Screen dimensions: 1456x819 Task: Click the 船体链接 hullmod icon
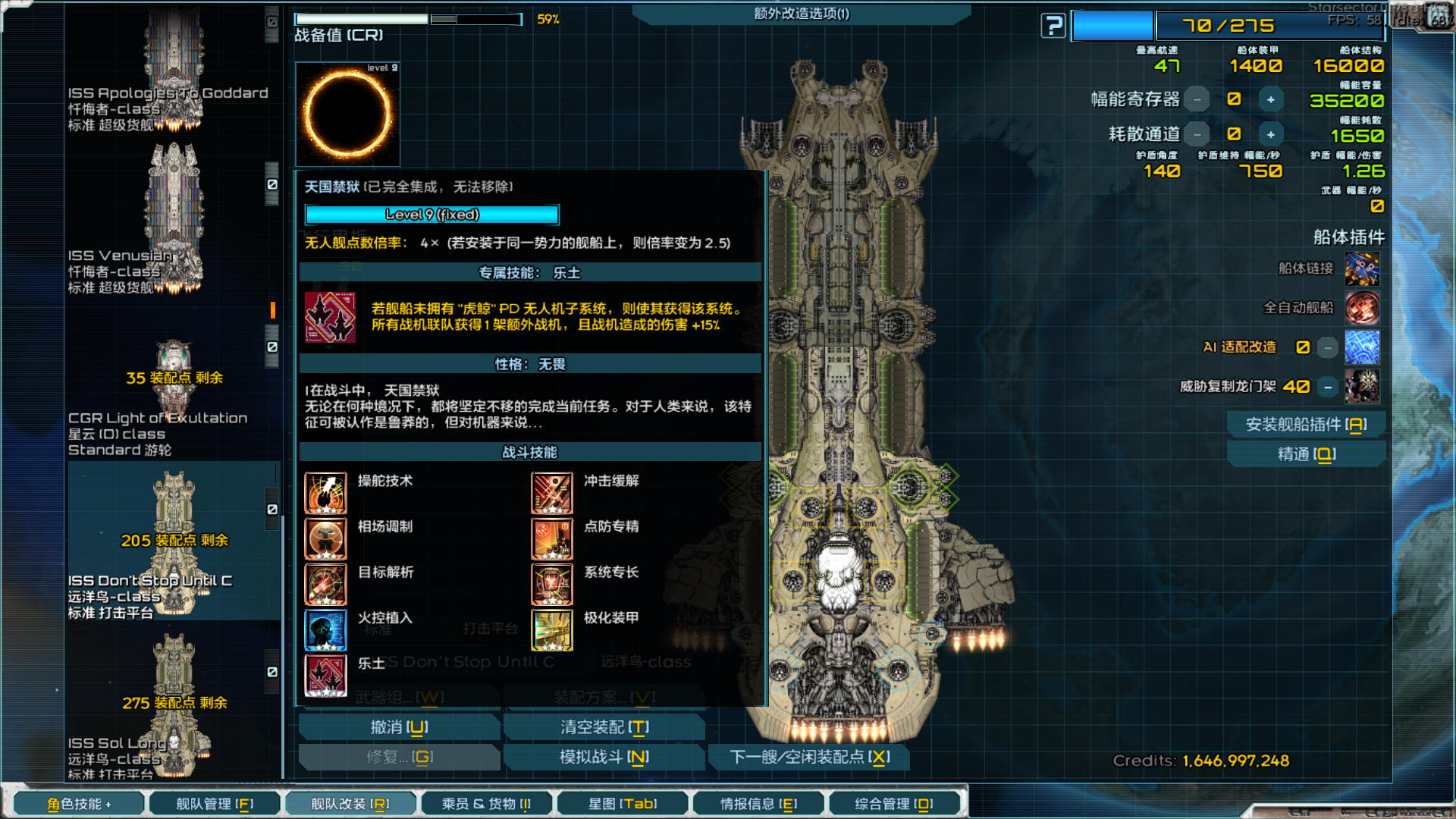[1361, 270]
